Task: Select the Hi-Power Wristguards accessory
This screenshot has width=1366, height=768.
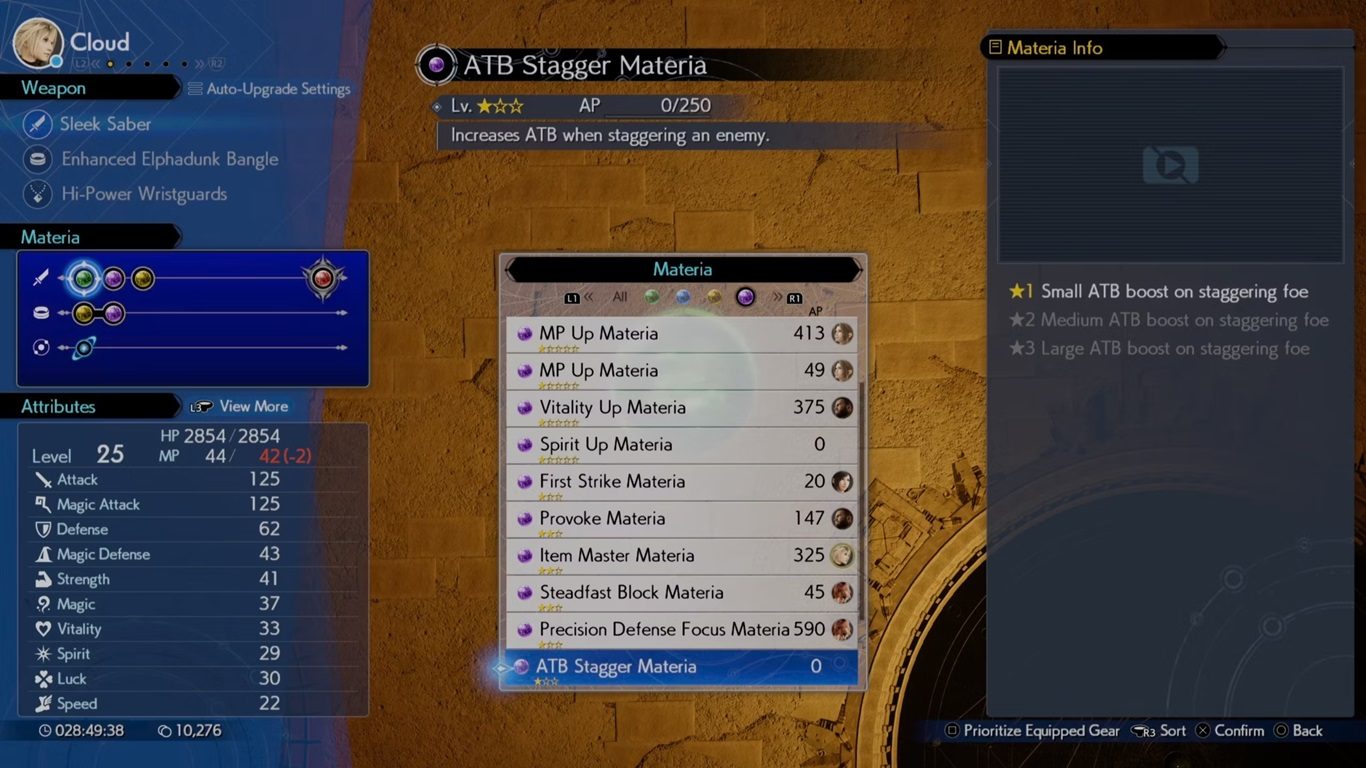Action: 143,194
